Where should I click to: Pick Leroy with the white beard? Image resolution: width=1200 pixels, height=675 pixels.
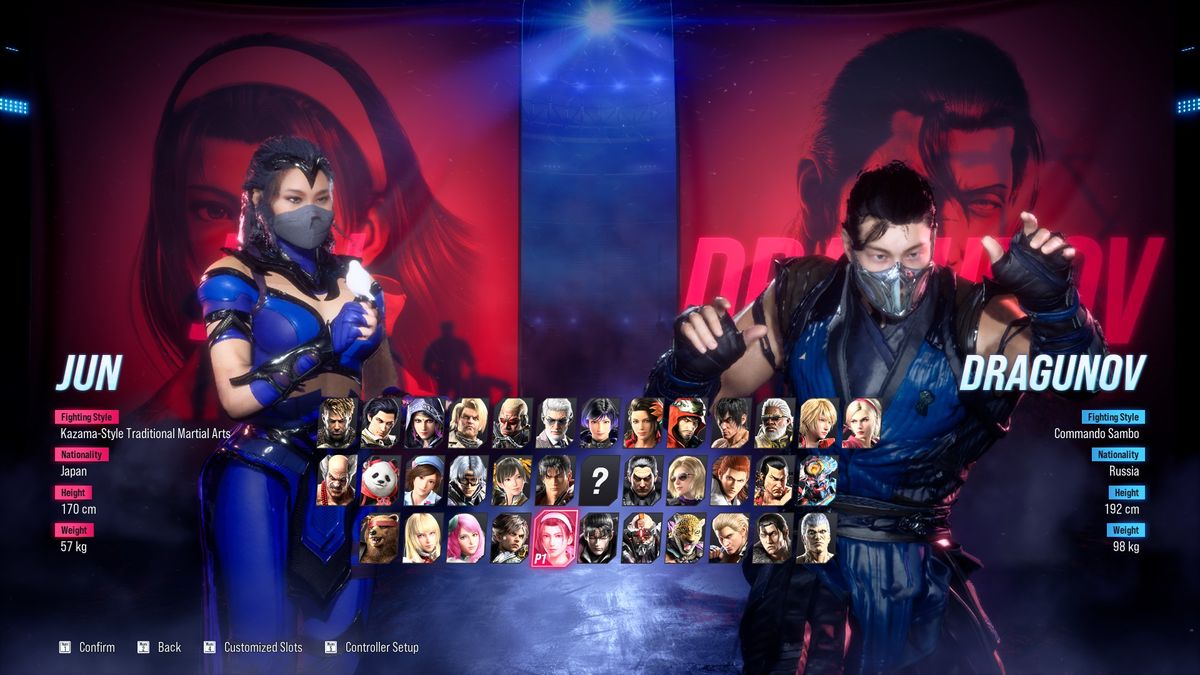coord(773,423)
